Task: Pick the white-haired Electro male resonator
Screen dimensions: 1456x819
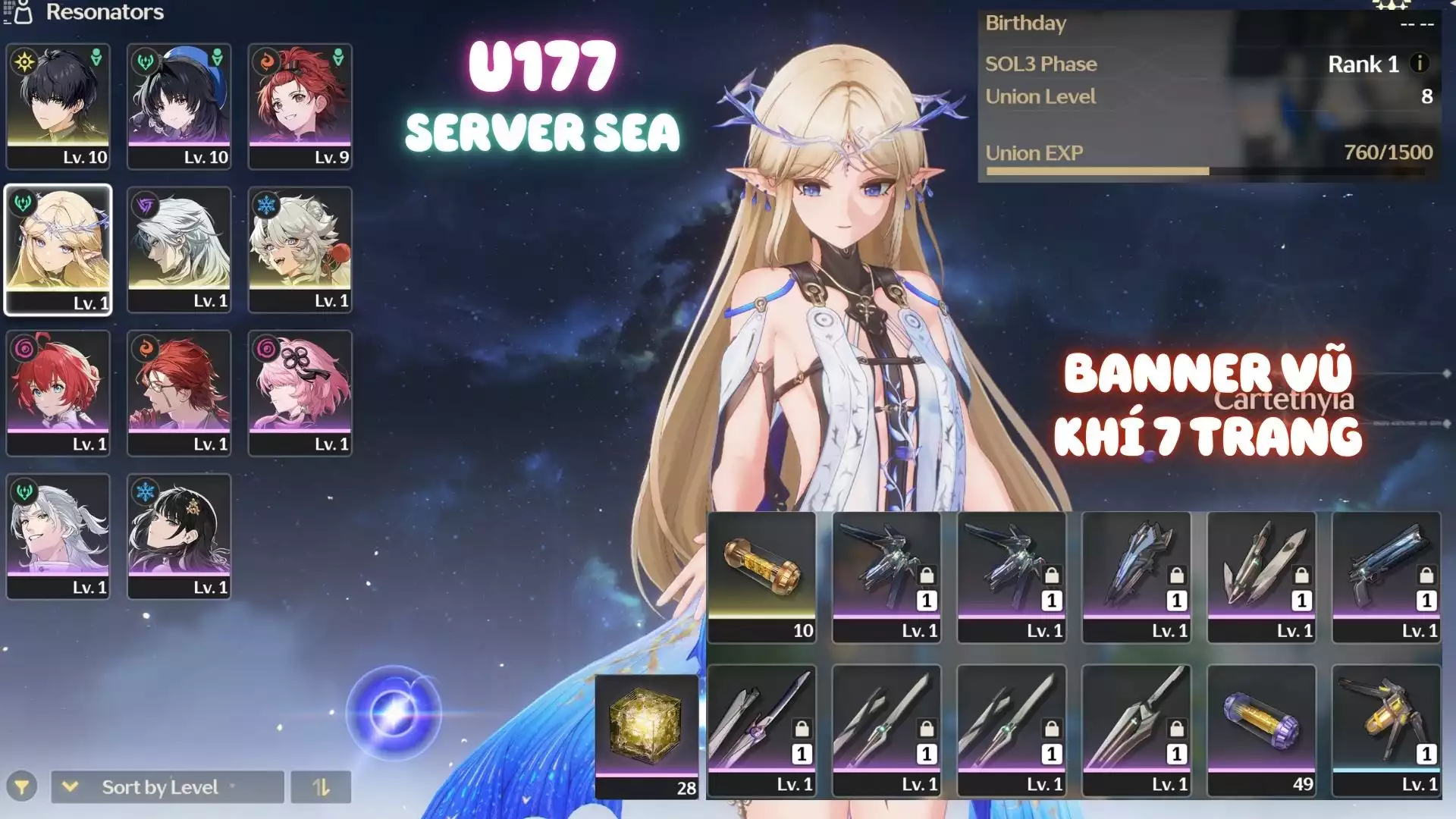Action: click(x=179, y=249)
